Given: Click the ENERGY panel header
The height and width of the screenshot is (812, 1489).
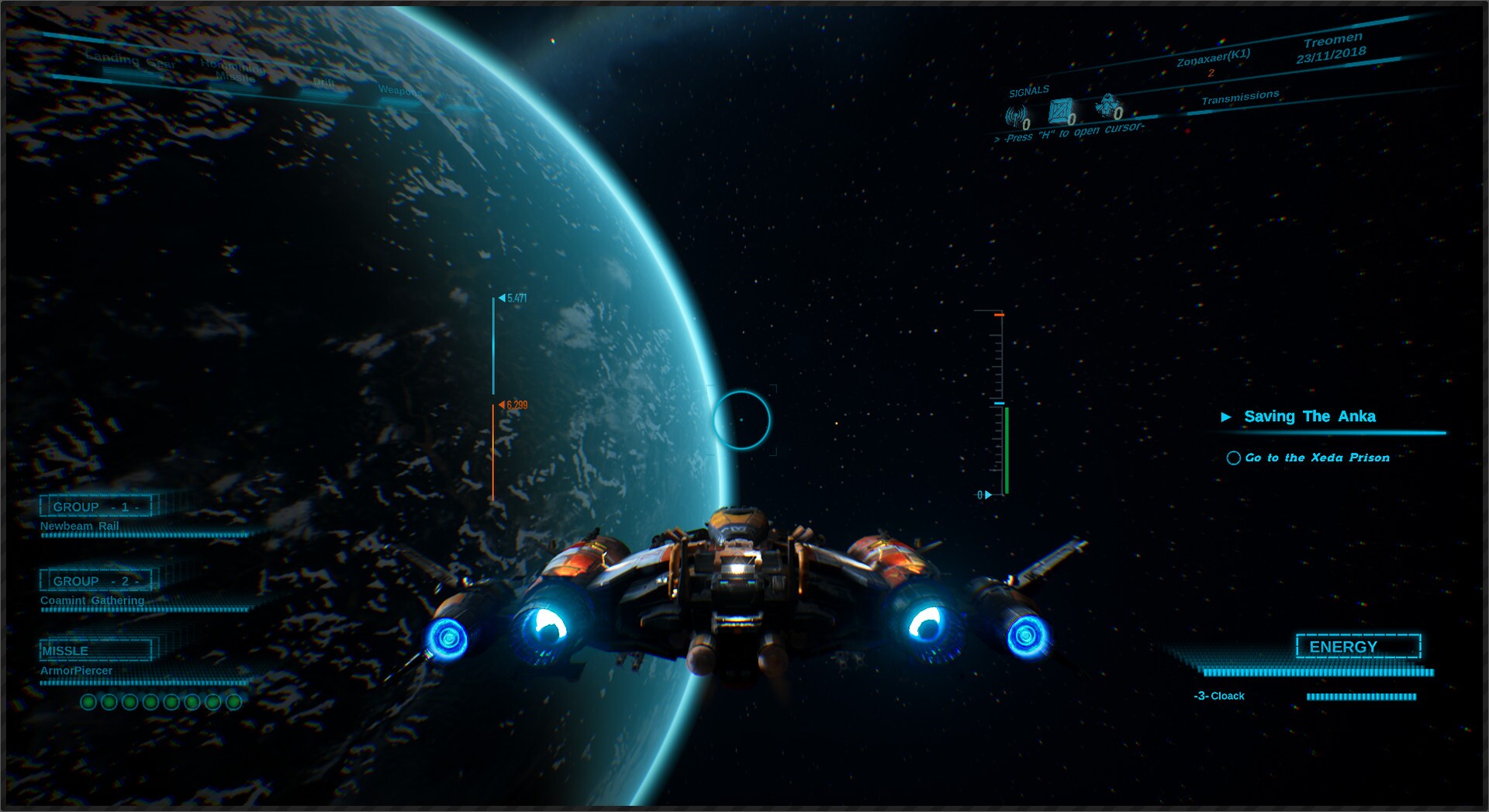Looking at the screenshot, I should [x=1359, y=645].
